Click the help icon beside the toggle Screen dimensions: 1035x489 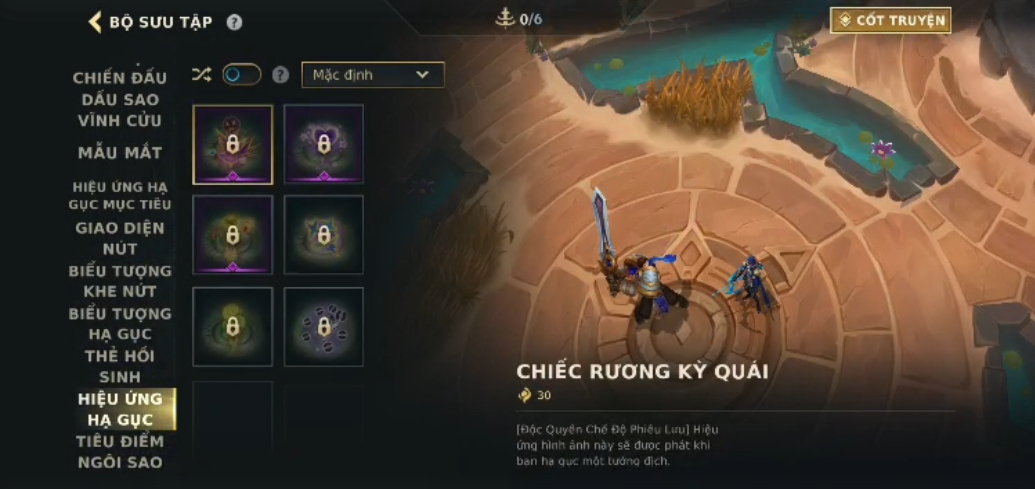[x=281, y=75]
